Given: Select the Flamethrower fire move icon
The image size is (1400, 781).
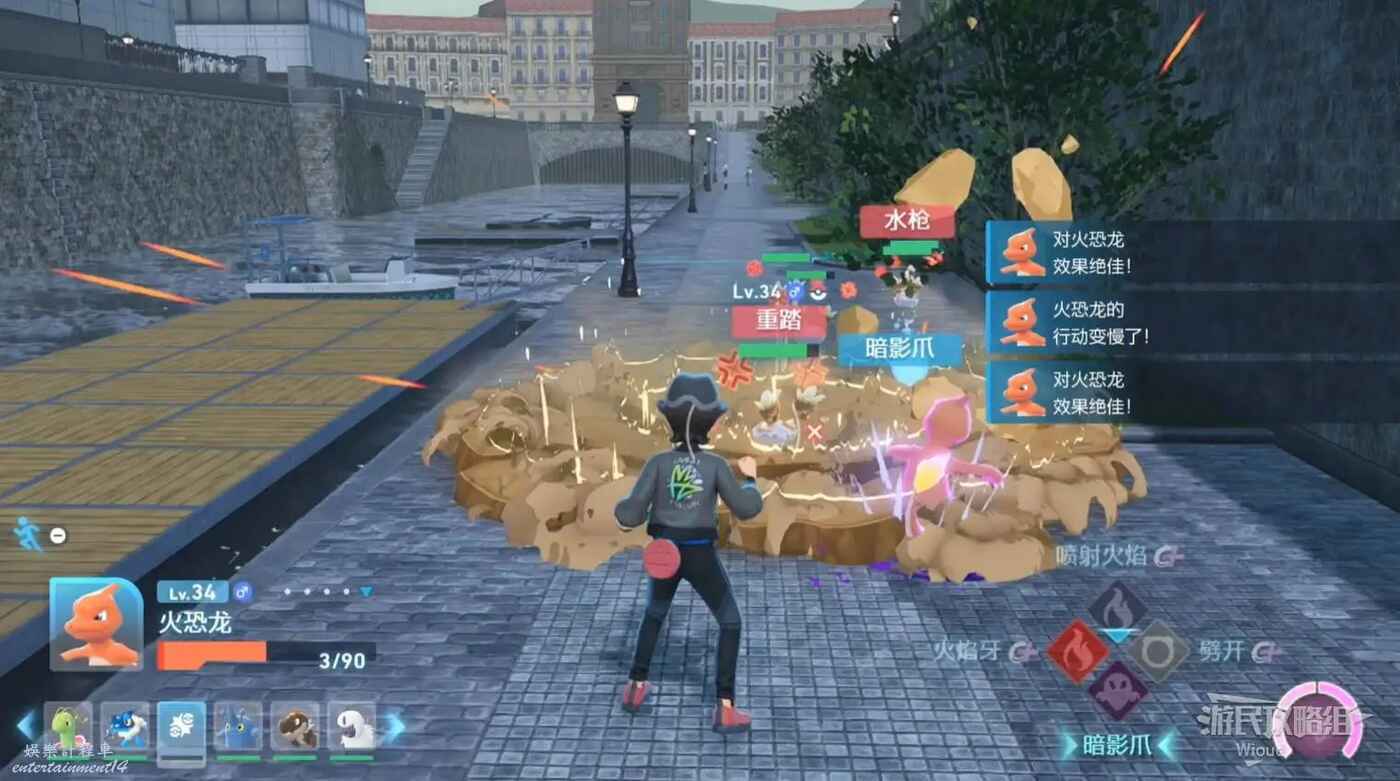Looking at the screenshot, I should tap(1118, 609).
